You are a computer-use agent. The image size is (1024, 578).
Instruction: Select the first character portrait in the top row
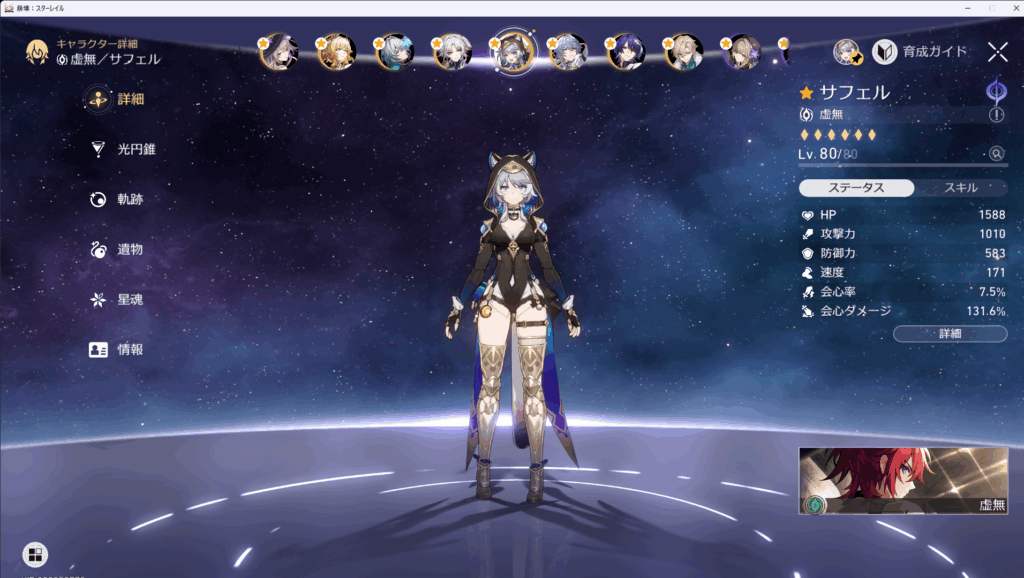pyautogui.click(x=279, y=51)
